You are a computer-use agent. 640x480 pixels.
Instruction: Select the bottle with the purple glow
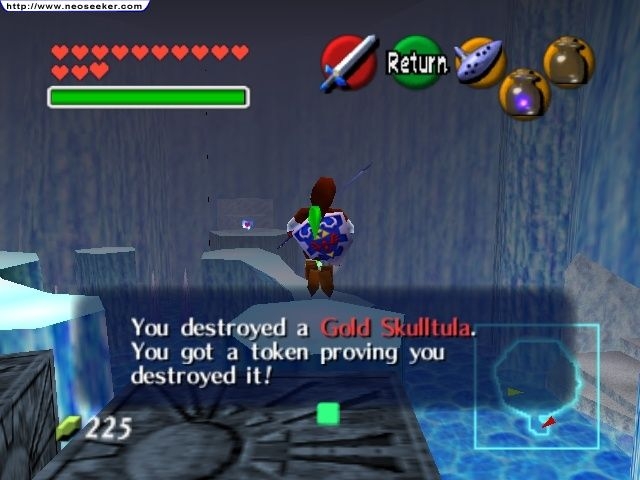[524, 95]
